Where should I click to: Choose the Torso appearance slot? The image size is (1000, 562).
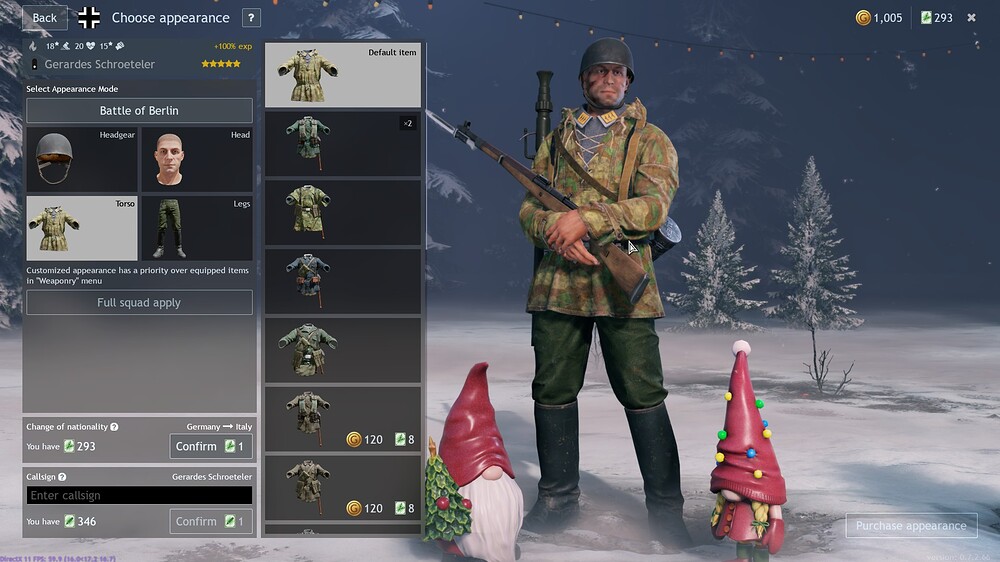82,228
